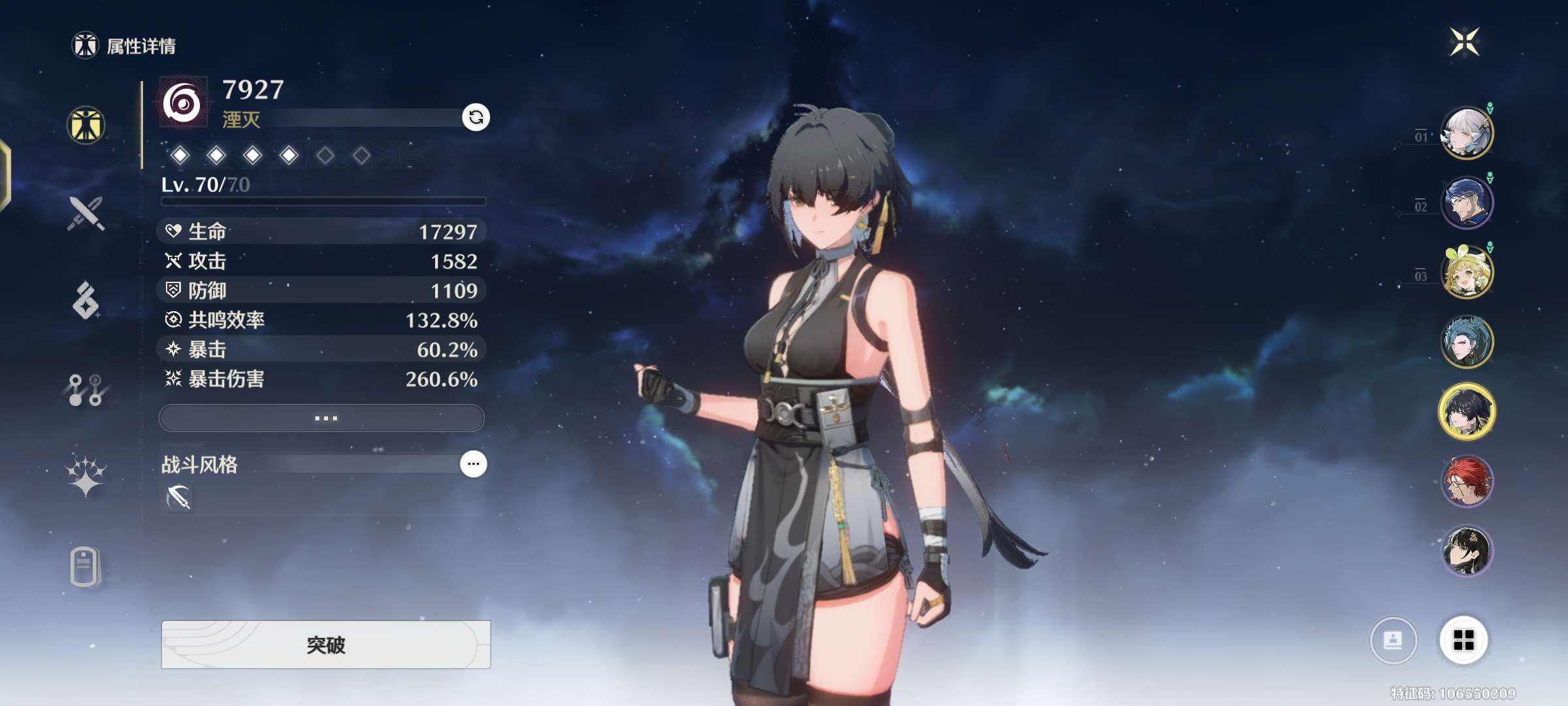Click the profile card icon button
This screenshot has height=706, width=1568.
[x=1393, y=640]
